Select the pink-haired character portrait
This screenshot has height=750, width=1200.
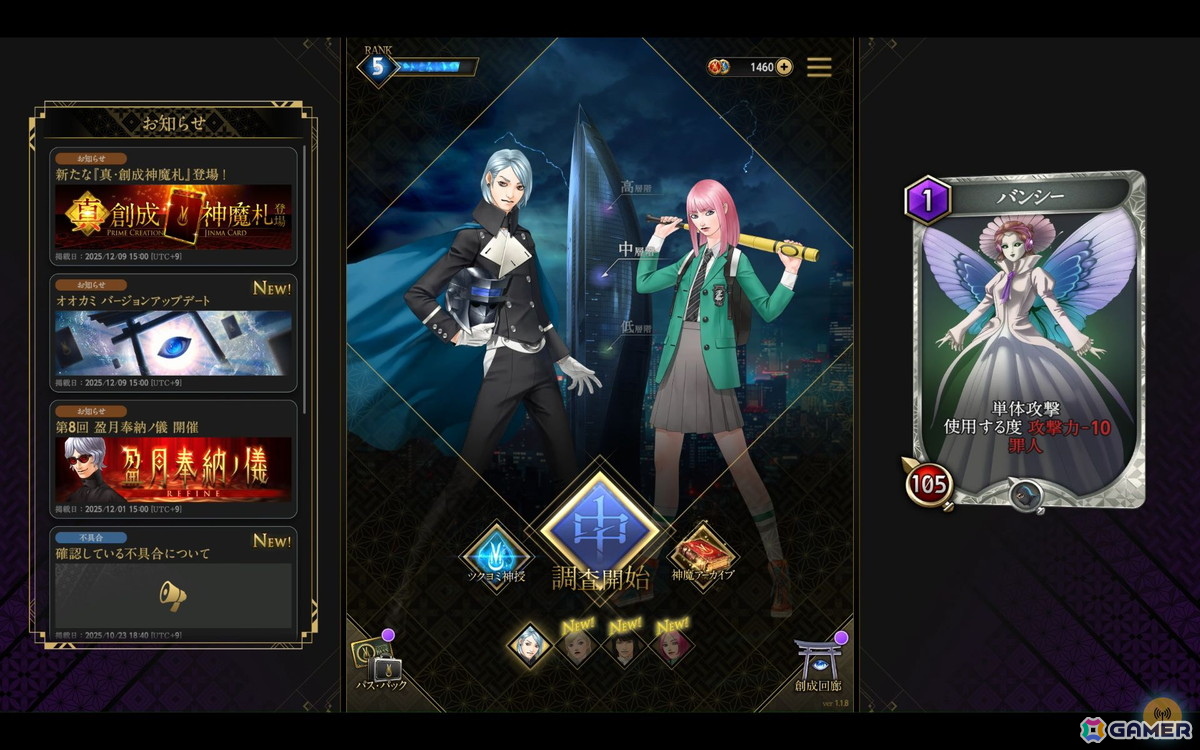tap(671, 647)
